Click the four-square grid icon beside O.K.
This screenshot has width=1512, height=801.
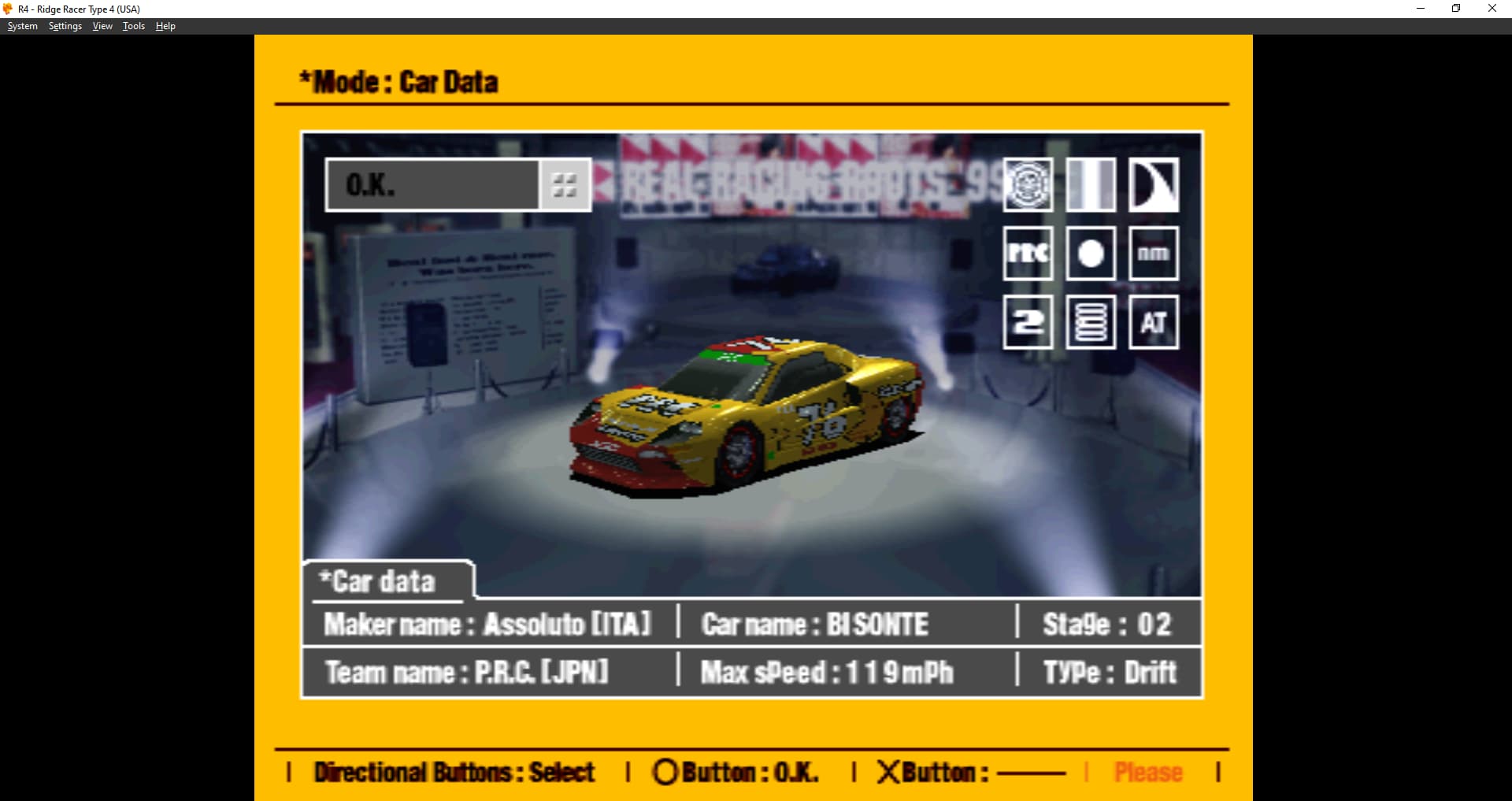[565, 185]
